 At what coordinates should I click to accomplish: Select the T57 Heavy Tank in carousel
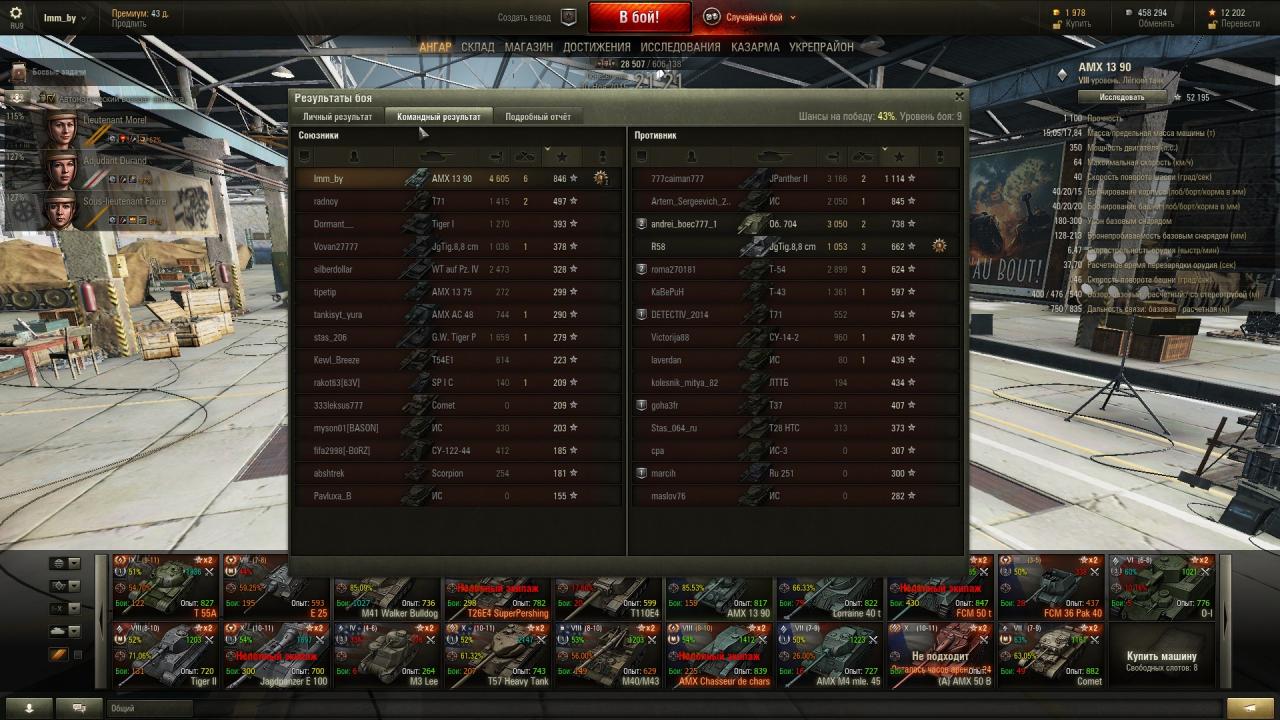click(x=497, y=655)
